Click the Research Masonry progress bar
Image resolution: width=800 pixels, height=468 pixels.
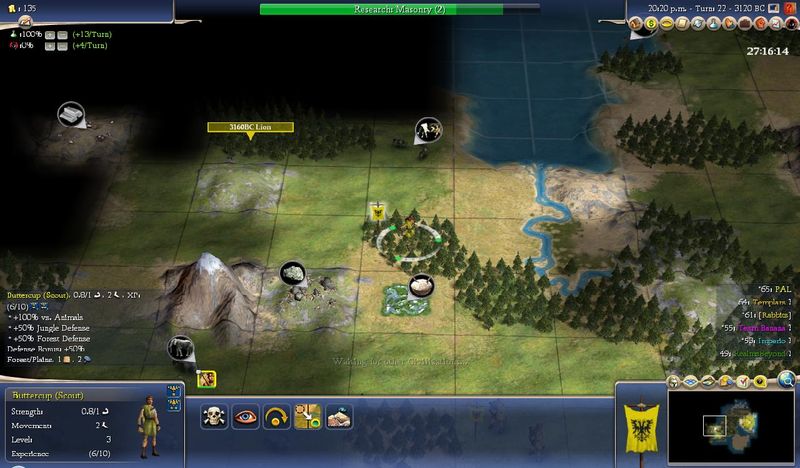(x=400, y=8)
